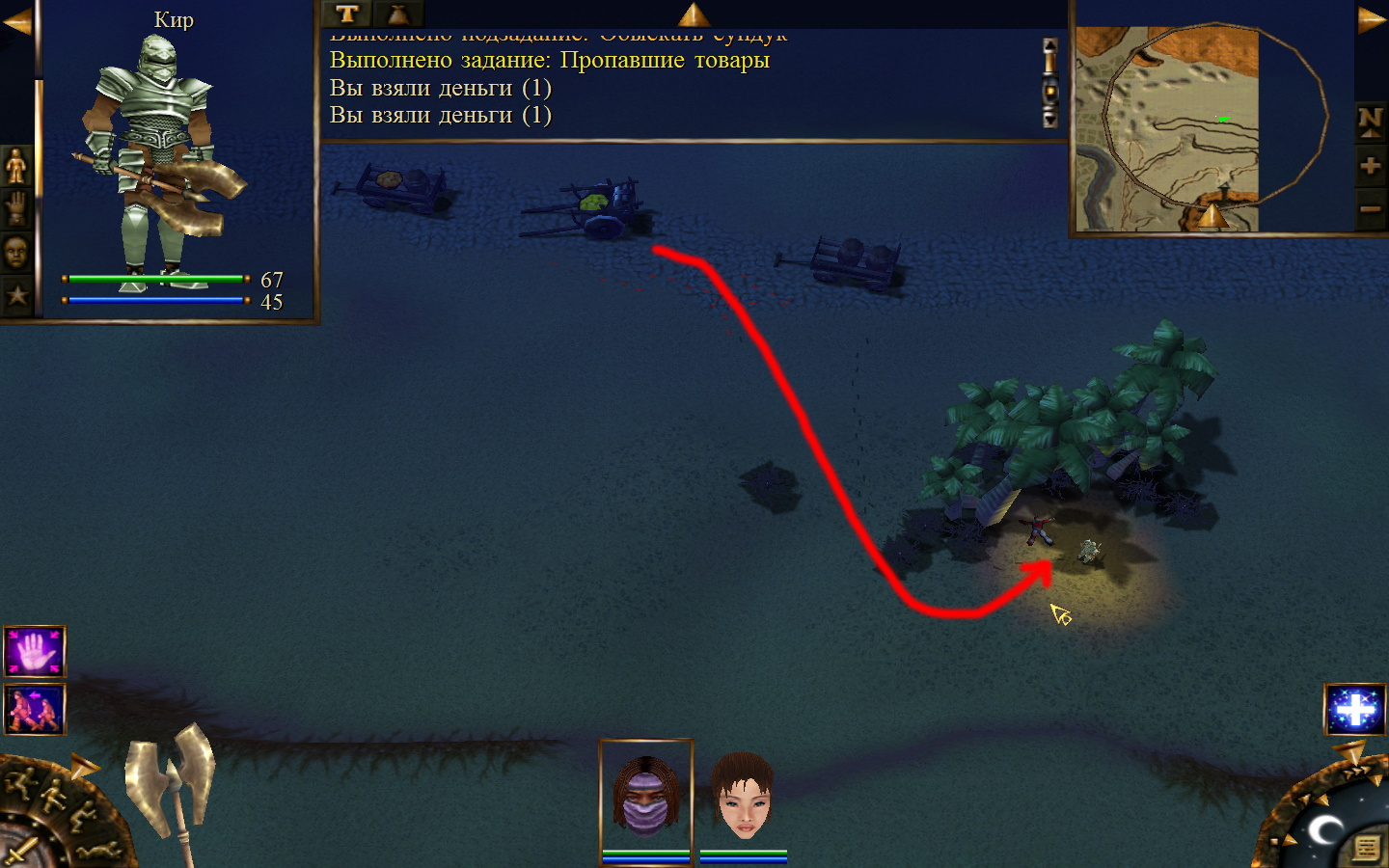Screen dimensions: 1389x868
Task: Zoom in the minimap with plus button
Action: (1370, 166)
